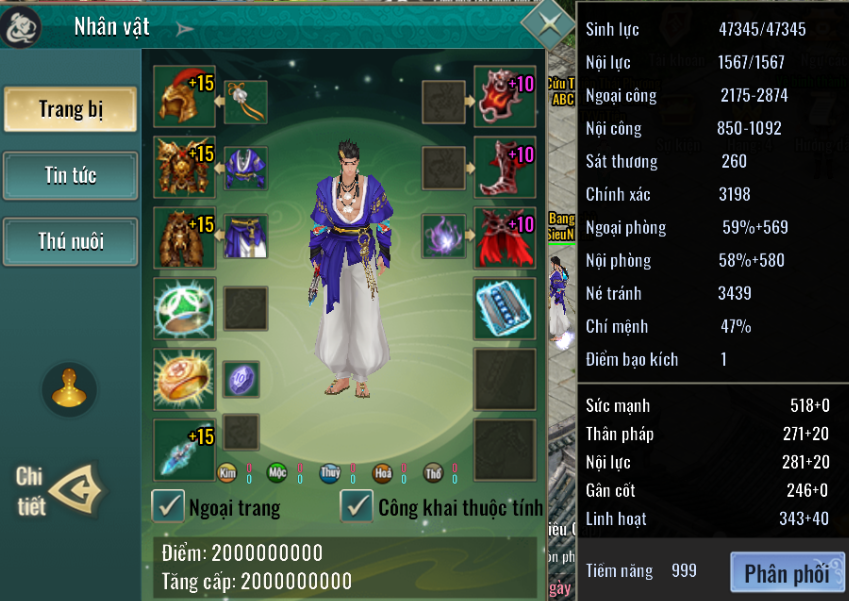Image resolution: width=849 pixels, height=601 pixels.
Task: Select the blue bamboo scroll slot
Action: (504, 308)
